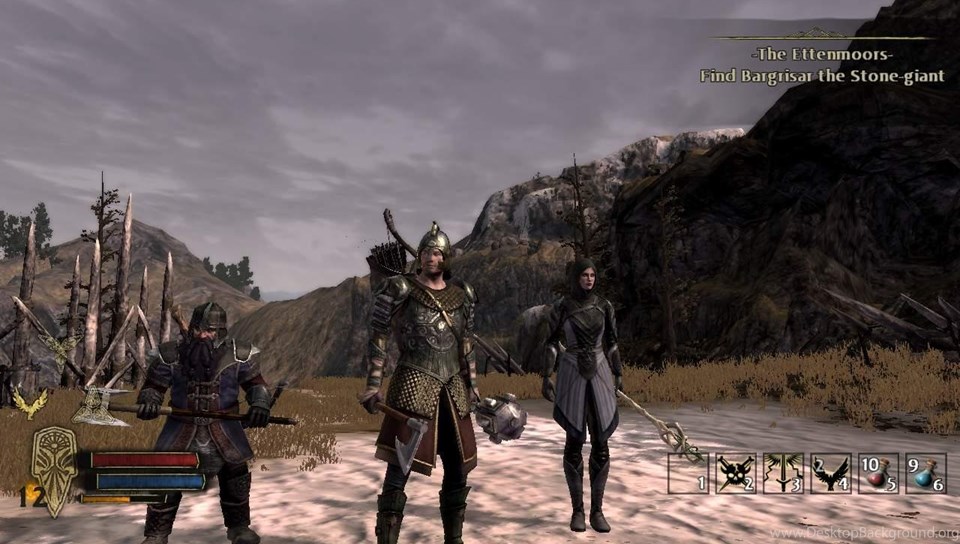
Task: Drink the red health potion
Action: 877,473
